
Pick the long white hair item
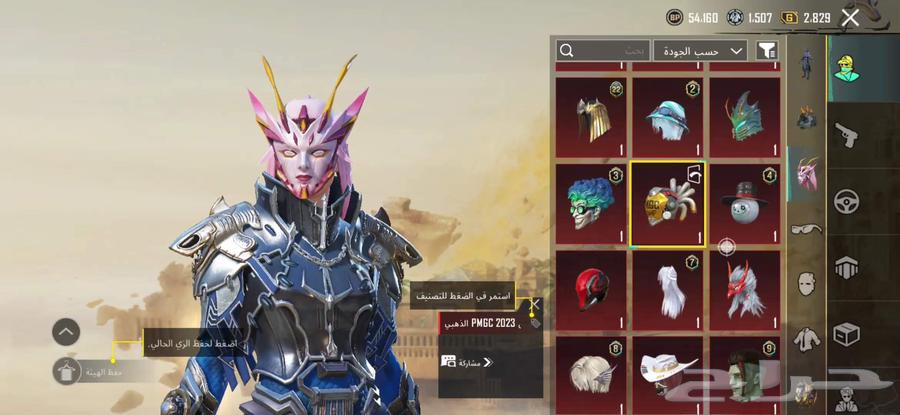click(667, 290)
